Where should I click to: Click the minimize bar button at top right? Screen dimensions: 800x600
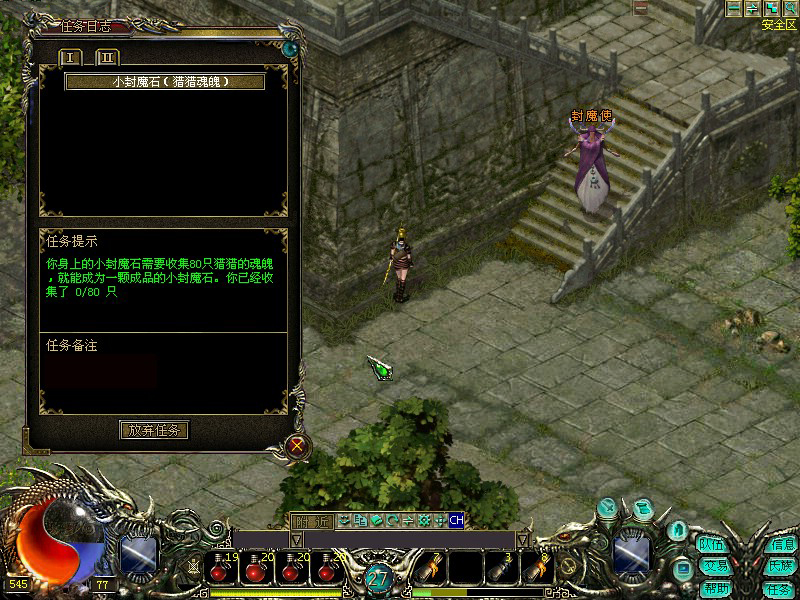[x=734, y=8]
